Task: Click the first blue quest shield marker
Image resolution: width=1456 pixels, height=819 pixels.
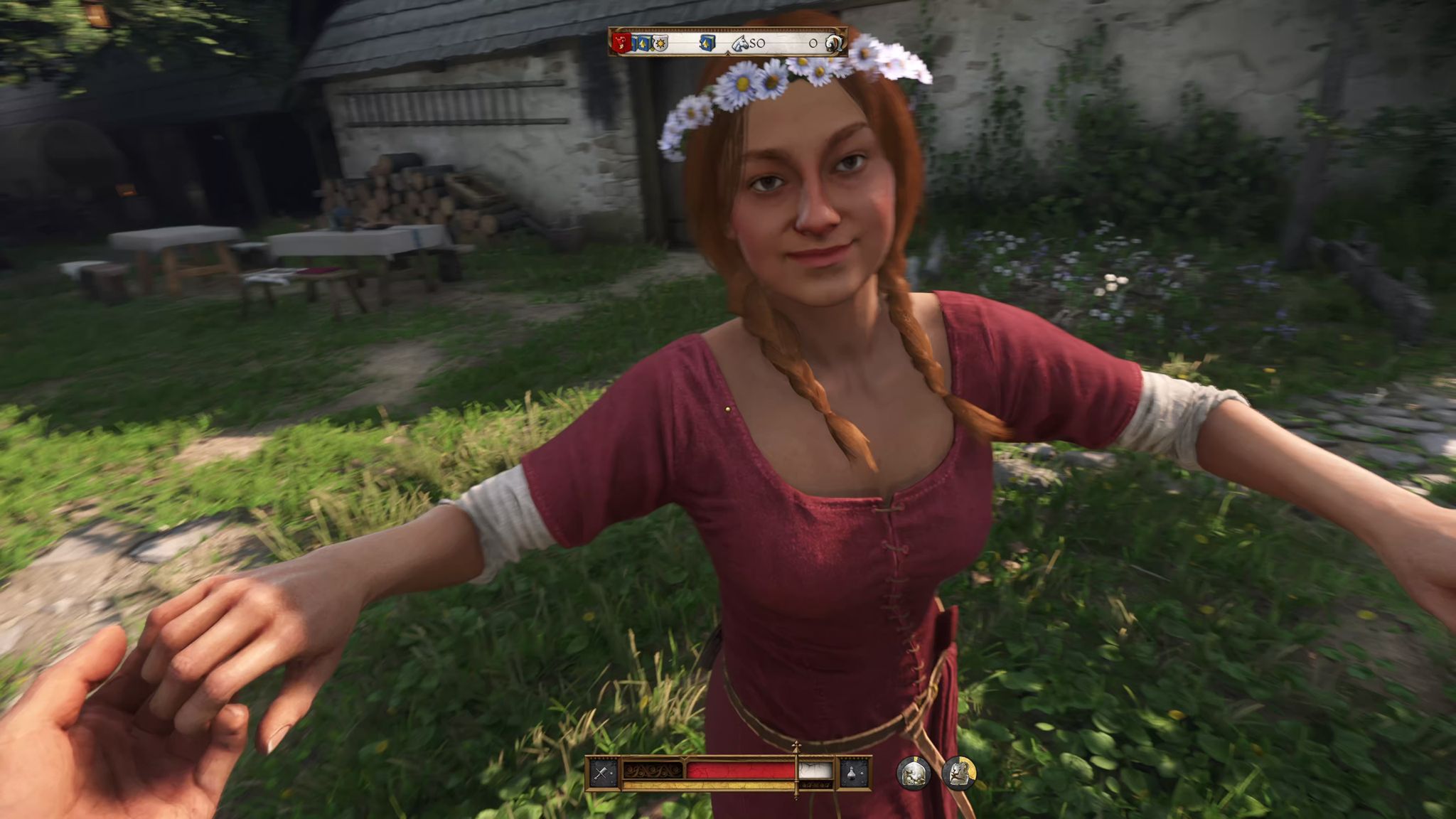Action: tap(634, 42)
